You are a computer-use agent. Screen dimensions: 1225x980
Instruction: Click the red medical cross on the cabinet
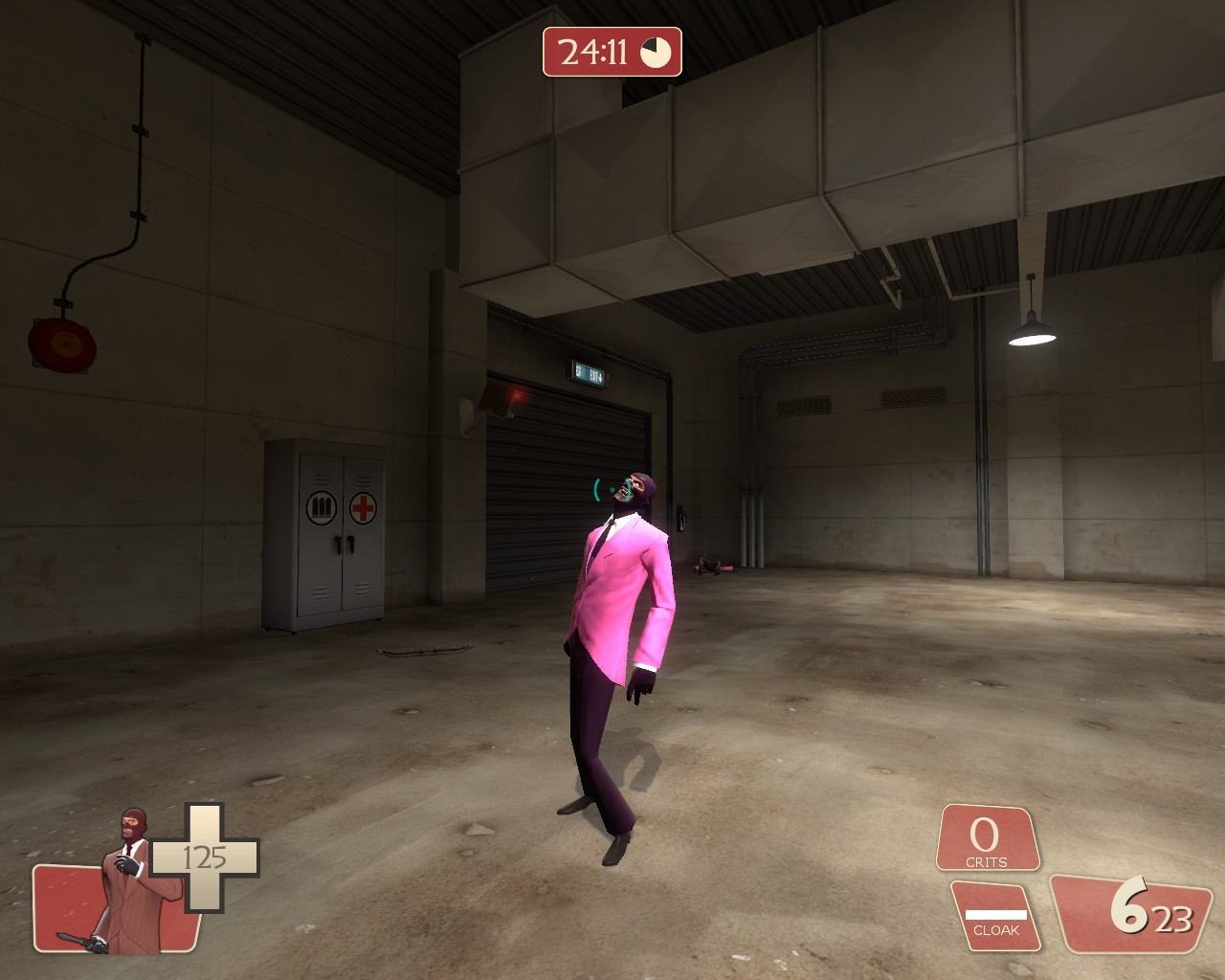click(364, 507)
